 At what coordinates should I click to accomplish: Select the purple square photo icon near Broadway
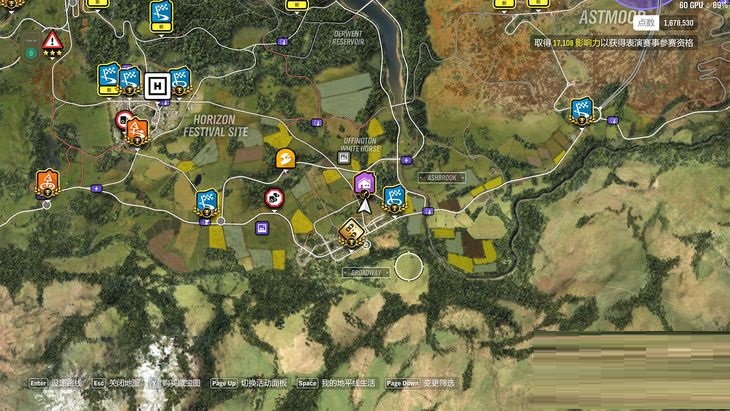[x=262, y=228]
